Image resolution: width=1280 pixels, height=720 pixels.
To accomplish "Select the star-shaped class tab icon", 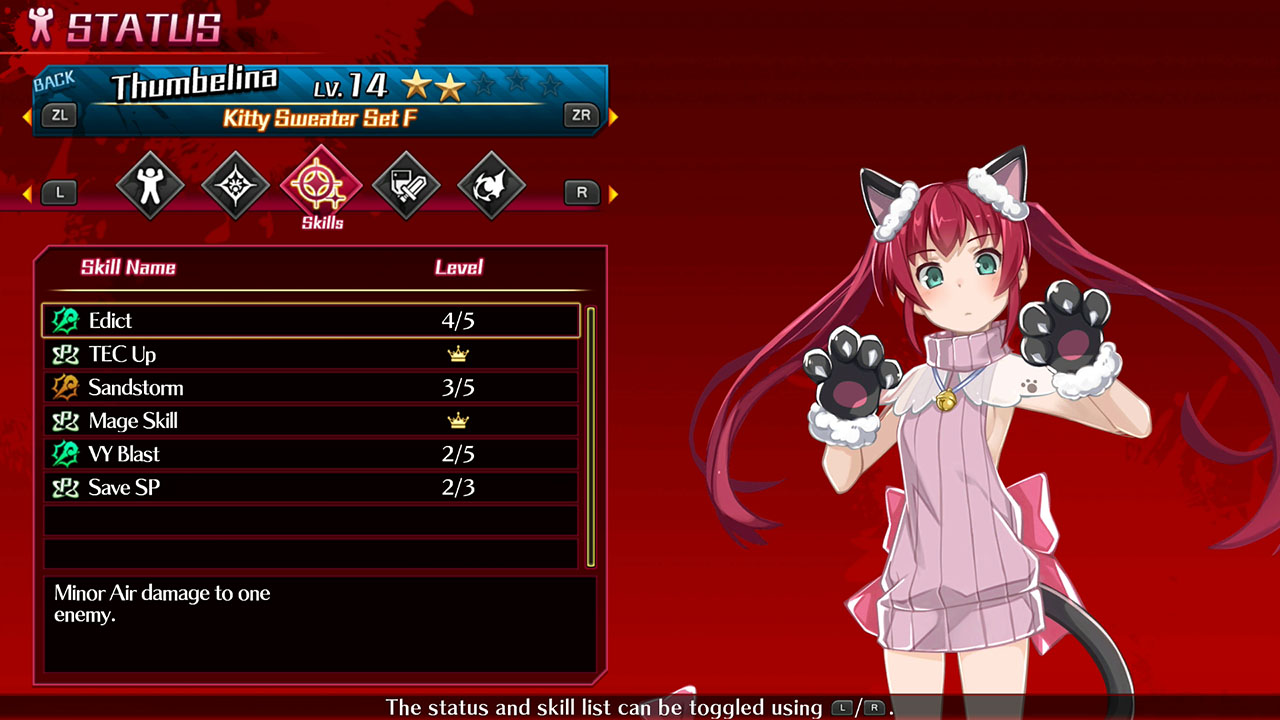I will (x=234, y=186).
